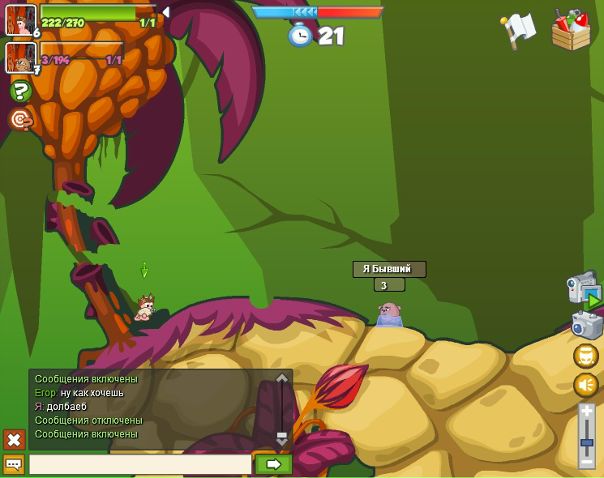Open the weapons crate inventory
Screen dimensions: 604x478
click(x=570, y=29)
